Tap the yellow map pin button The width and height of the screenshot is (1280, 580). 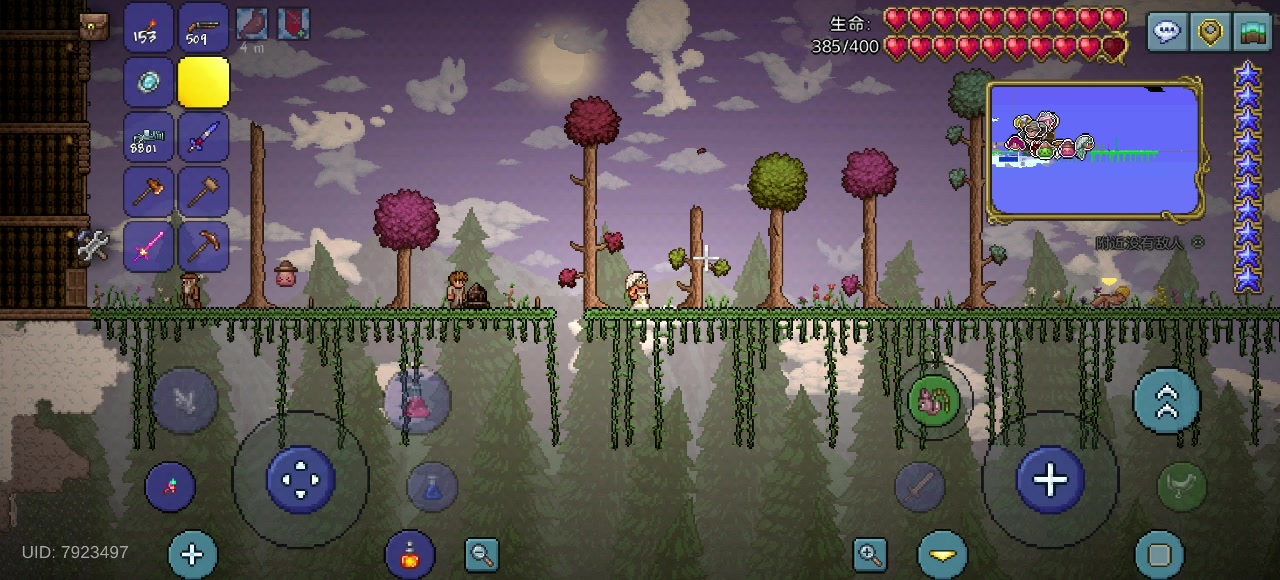tap(1210, 32)
